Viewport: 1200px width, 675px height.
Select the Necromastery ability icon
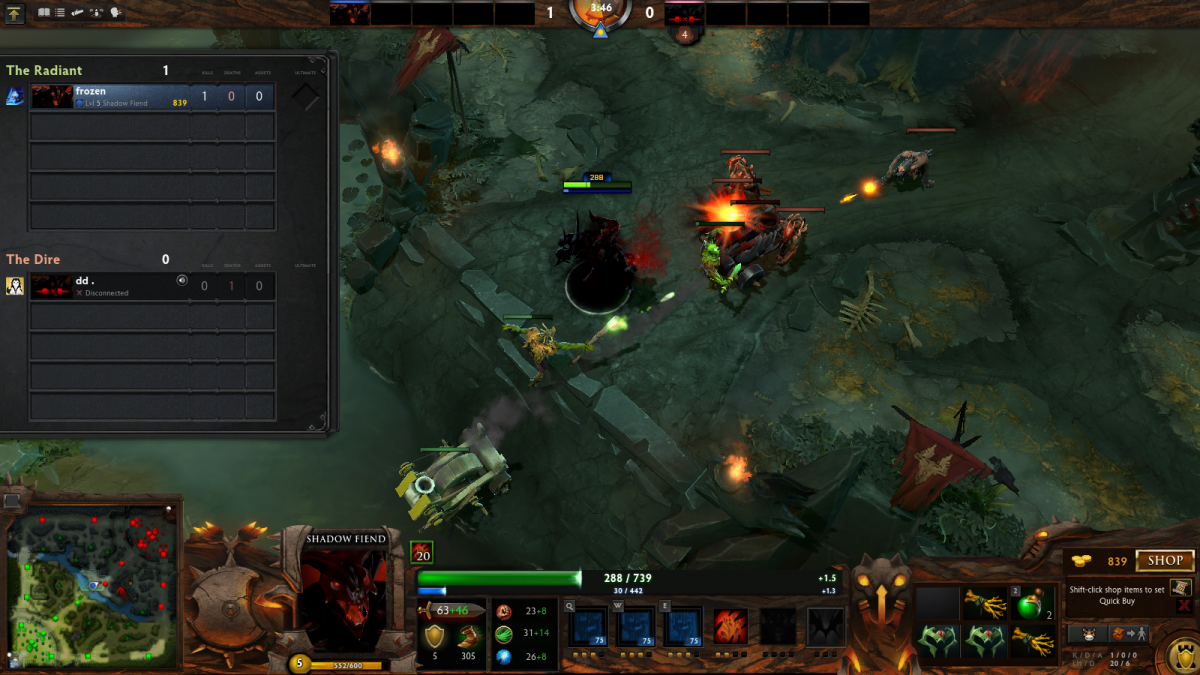732,627
